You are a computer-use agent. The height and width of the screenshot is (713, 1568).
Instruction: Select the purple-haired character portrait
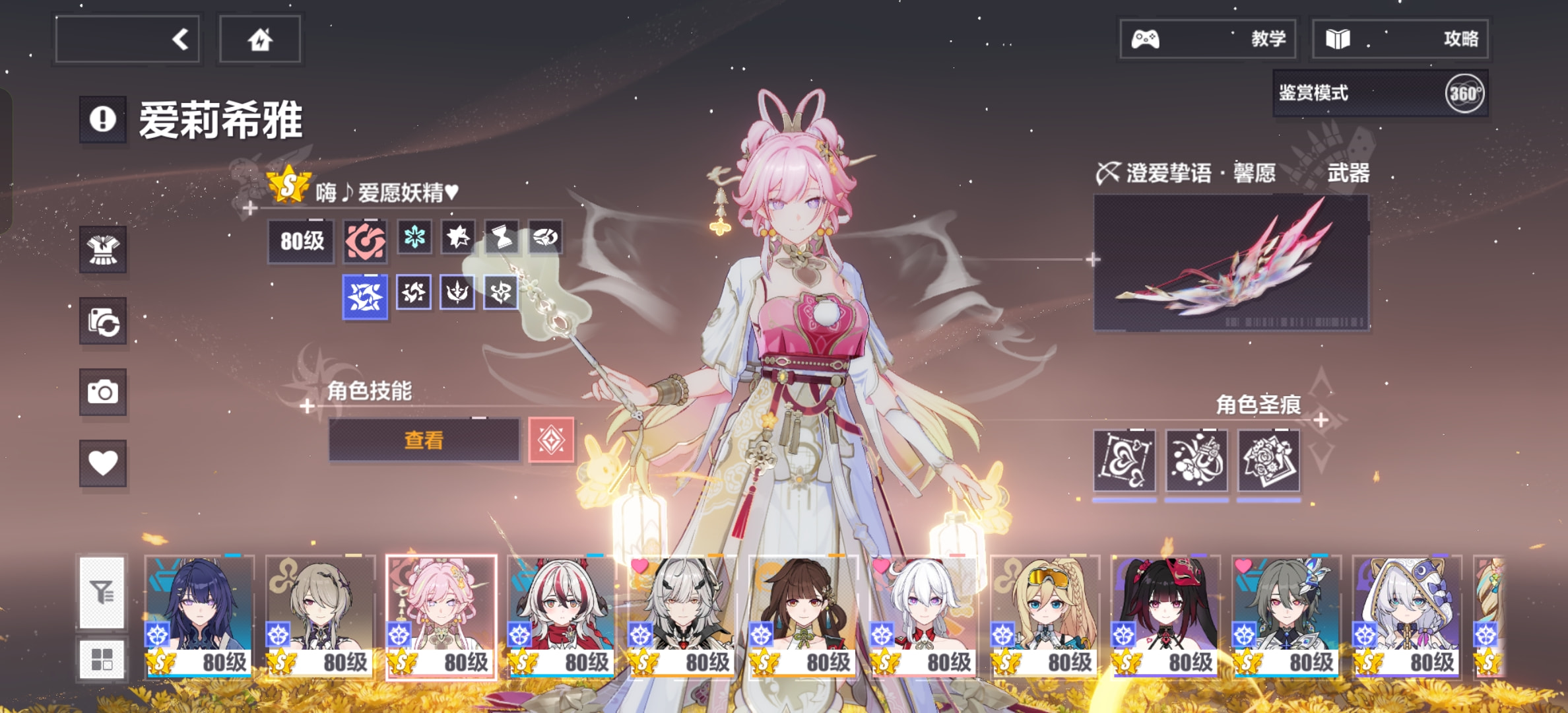click(x=199, y=616)
